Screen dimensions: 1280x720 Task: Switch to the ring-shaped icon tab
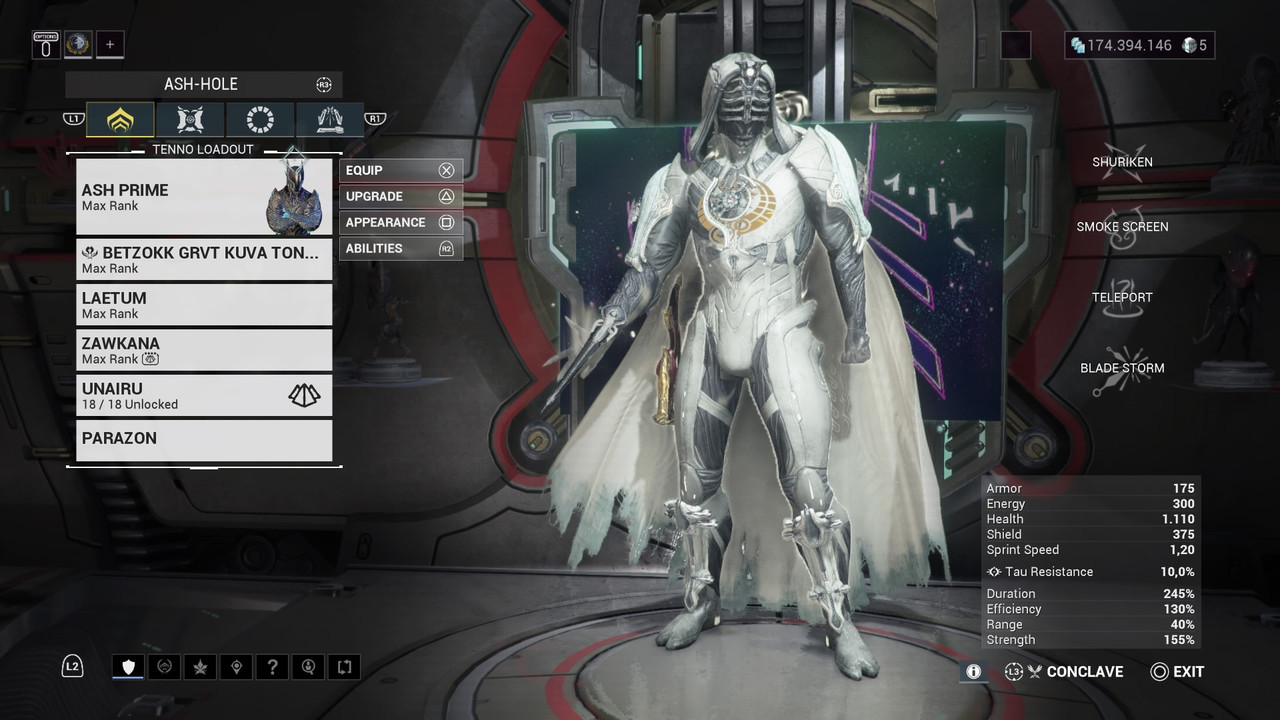[260, 120]
